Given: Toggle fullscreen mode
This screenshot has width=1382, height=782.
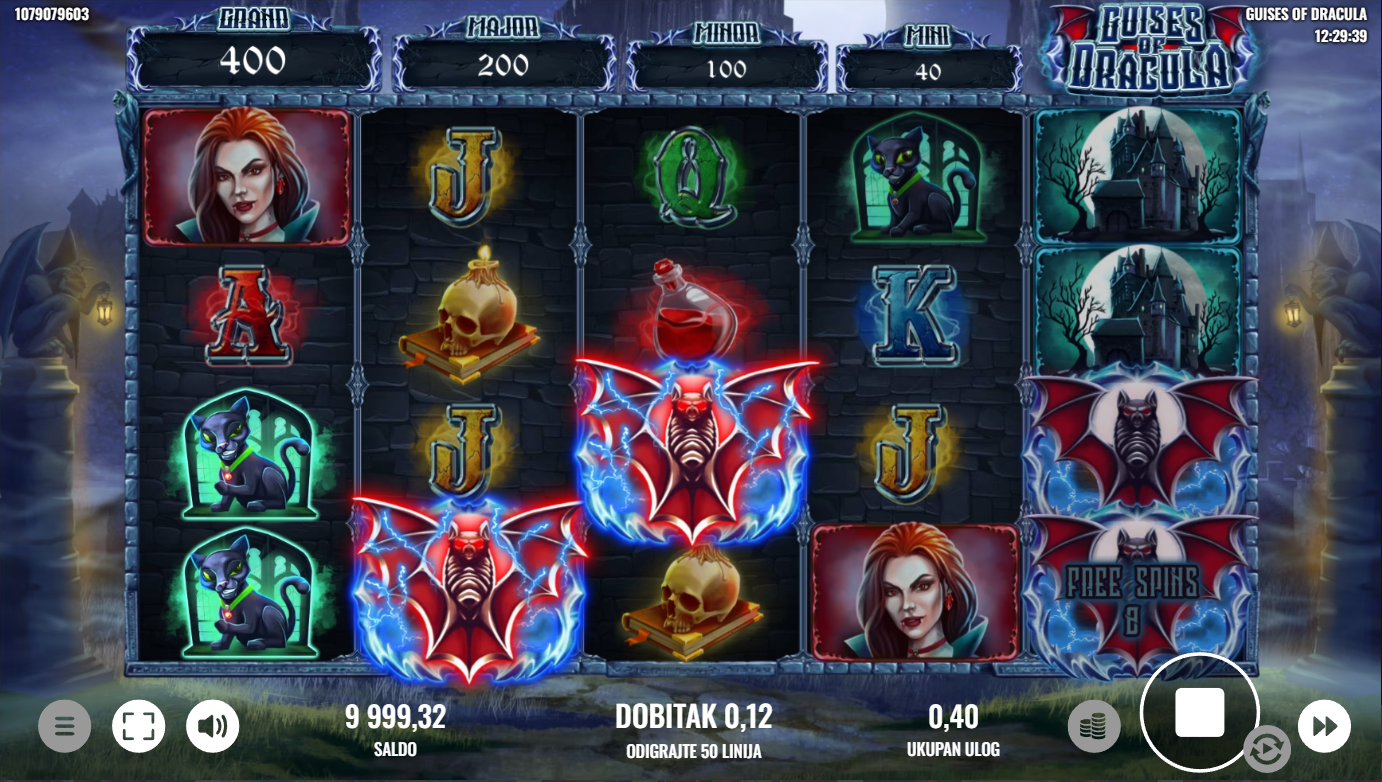Looking at the screenshot, I should [x=139, y=726].
